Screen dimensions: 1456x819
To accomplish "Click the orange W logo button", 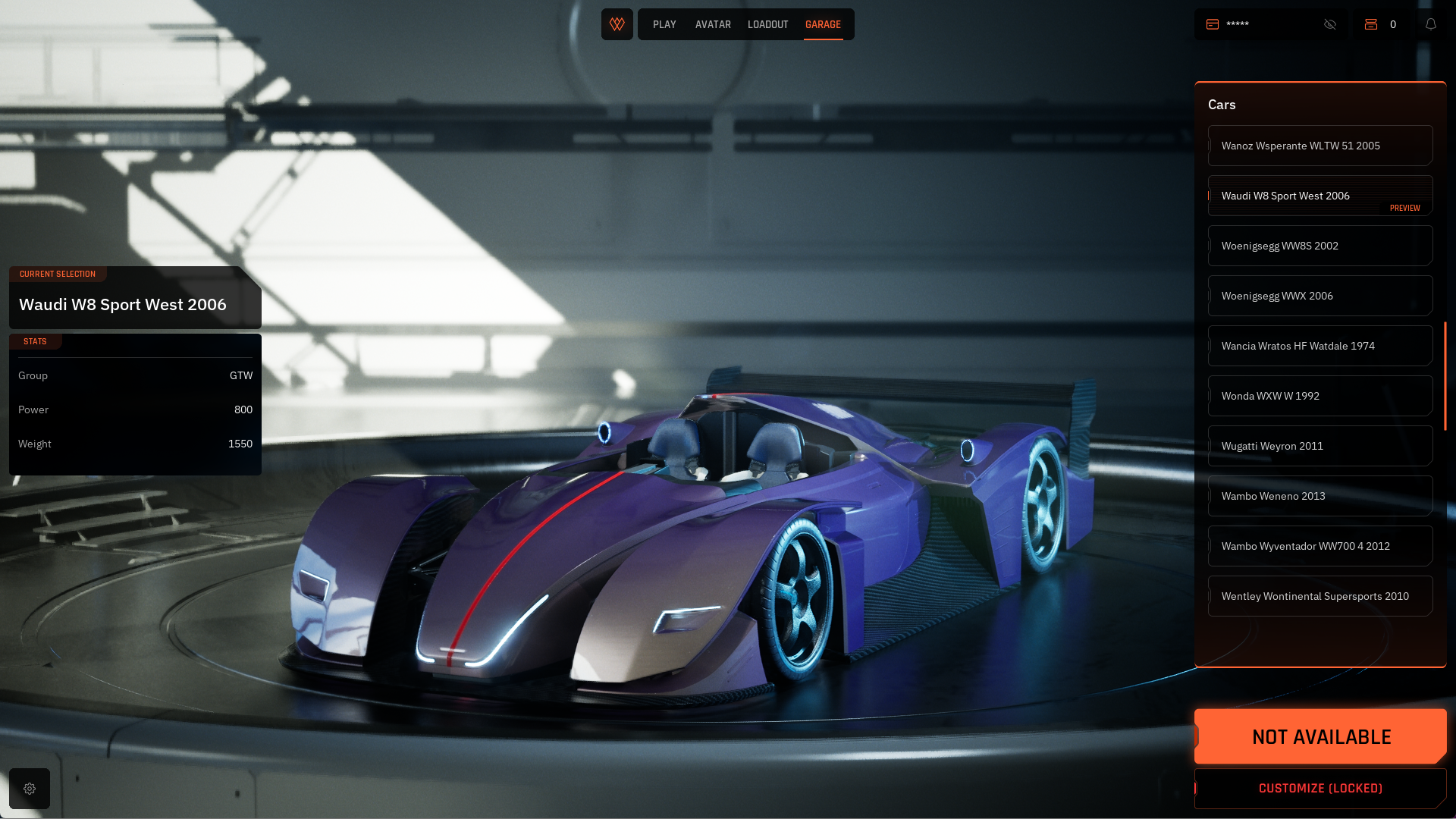I will (x=617, y=24).
